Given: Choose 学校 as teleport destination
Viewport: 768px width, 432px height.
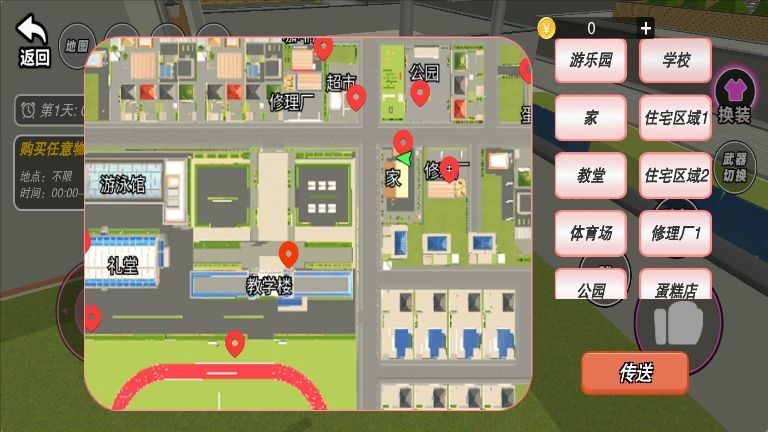Looking at the screenshot, I should click(x=676, y=60).
